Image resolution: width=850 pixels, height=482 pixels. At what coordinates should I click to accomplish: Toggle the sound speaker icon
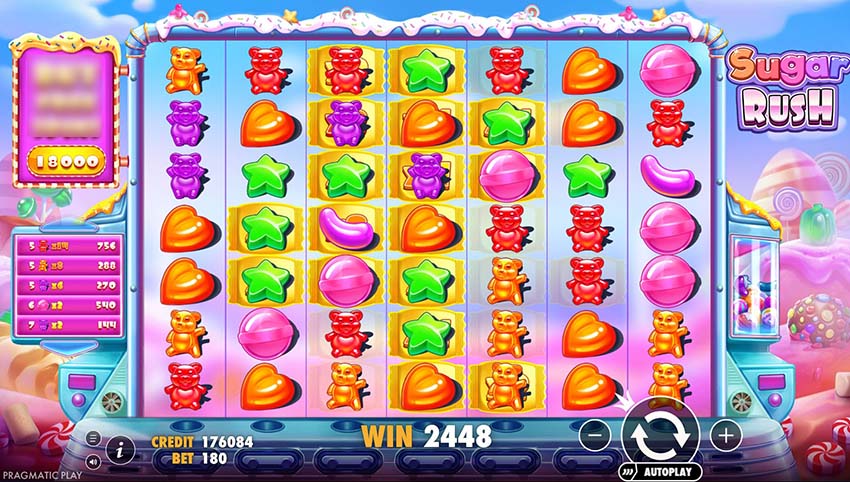point(93,462)
